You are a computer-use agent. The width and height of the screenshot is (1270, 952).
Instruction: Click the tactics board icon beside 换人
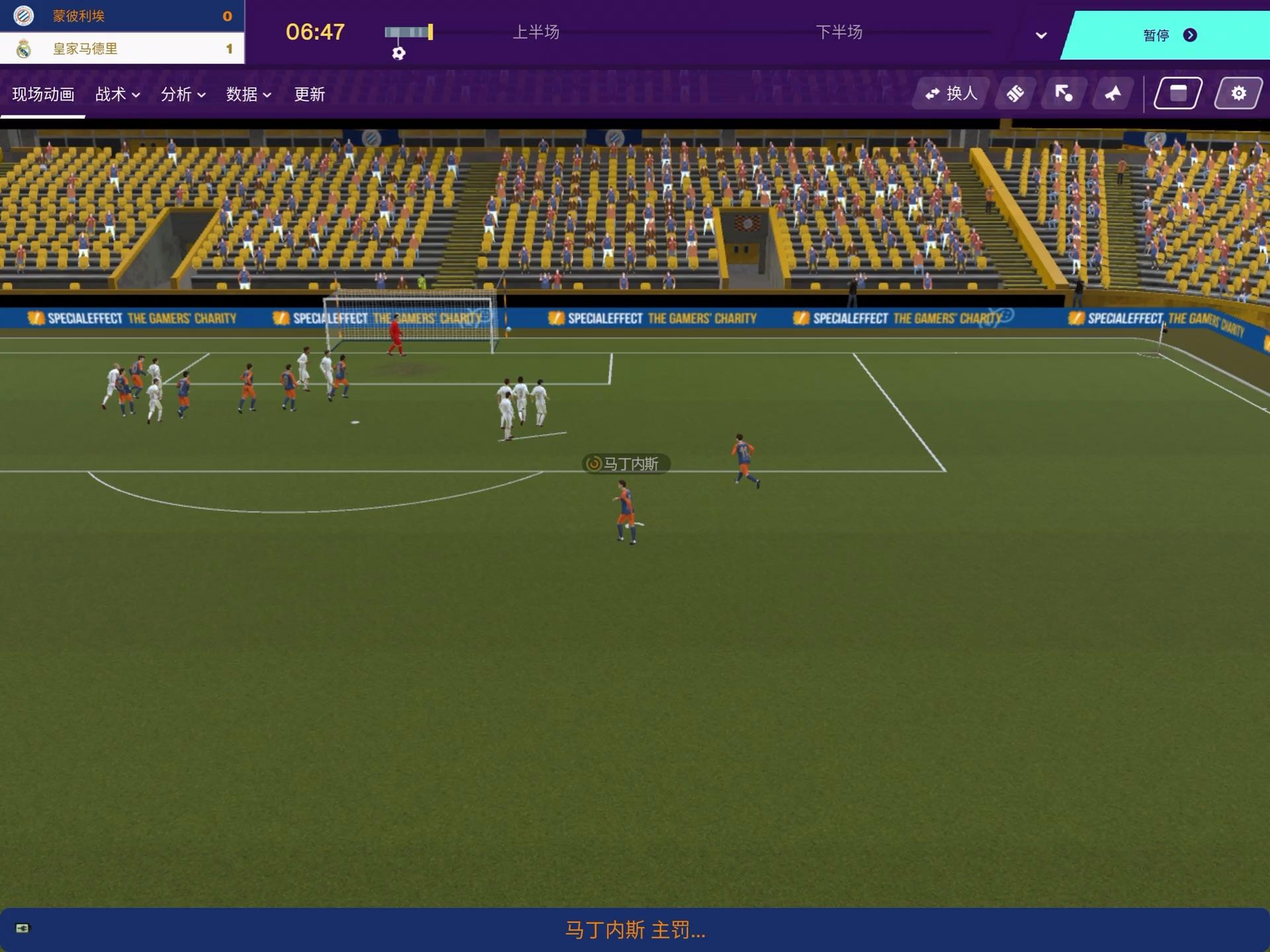pos(1015,94)
